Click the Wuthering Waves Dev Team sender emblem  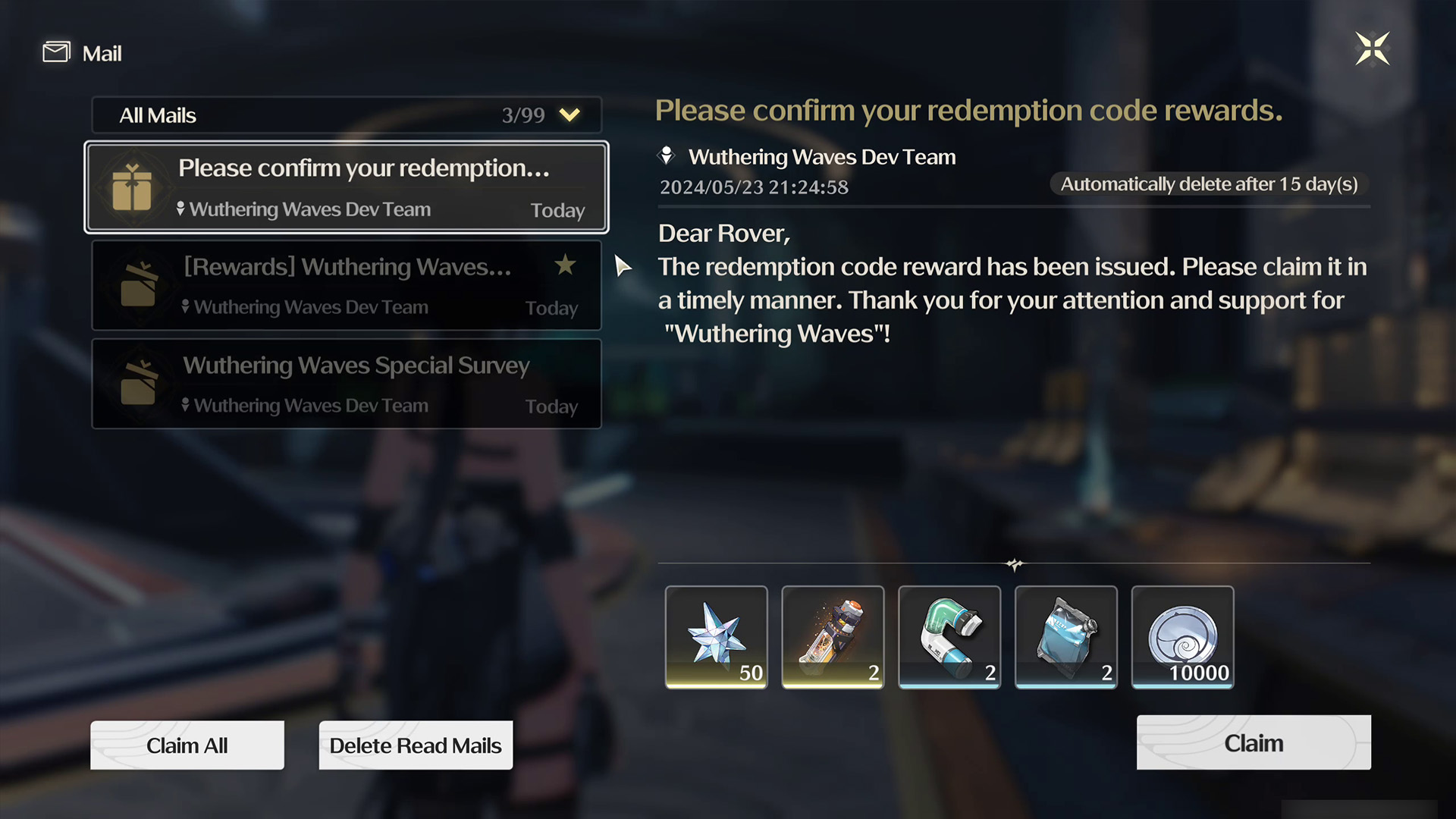(x=667, y=155)
